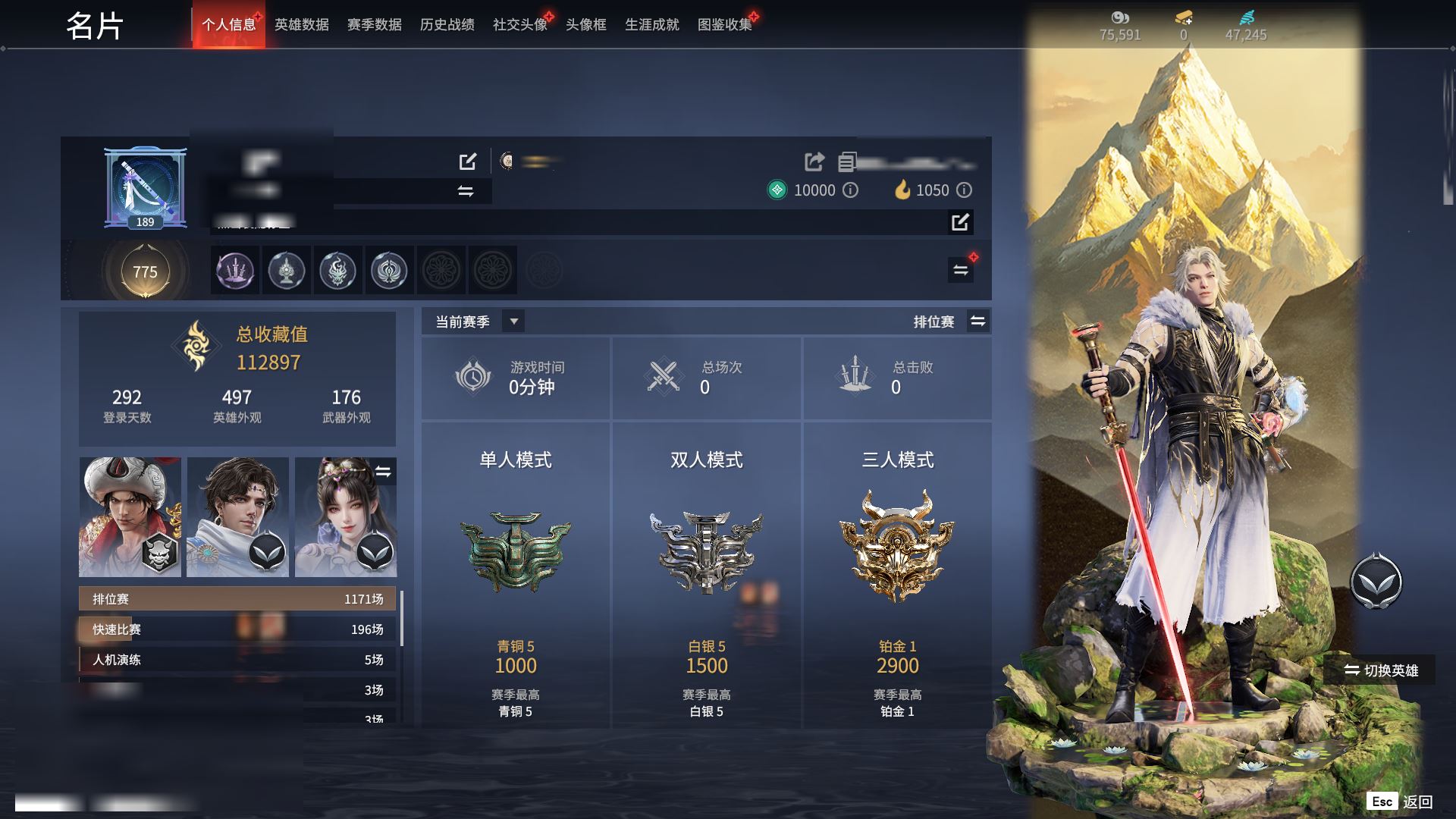Click the level 189 player avatar
The height and width of the screenshot is (819, 1456).
[x=145, y=187]
